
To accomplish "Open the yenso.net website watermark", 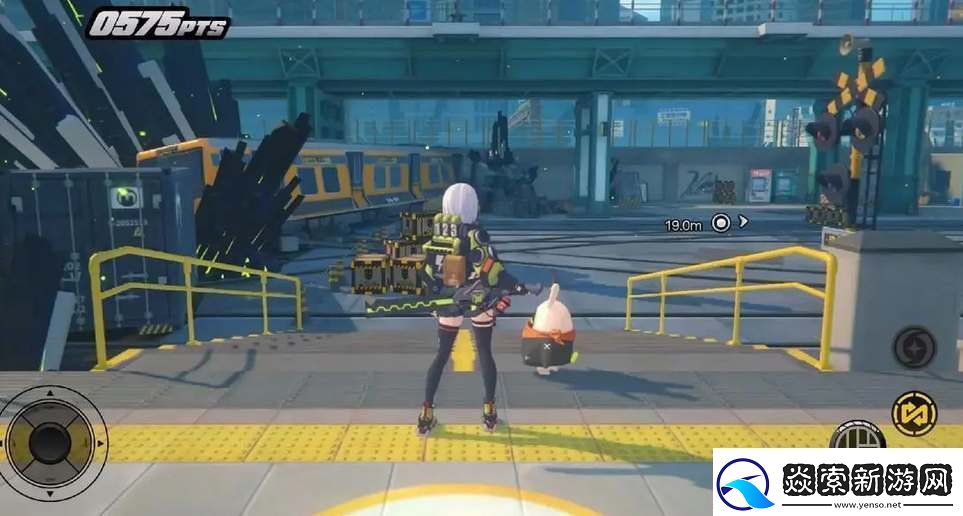I will 836,483.
